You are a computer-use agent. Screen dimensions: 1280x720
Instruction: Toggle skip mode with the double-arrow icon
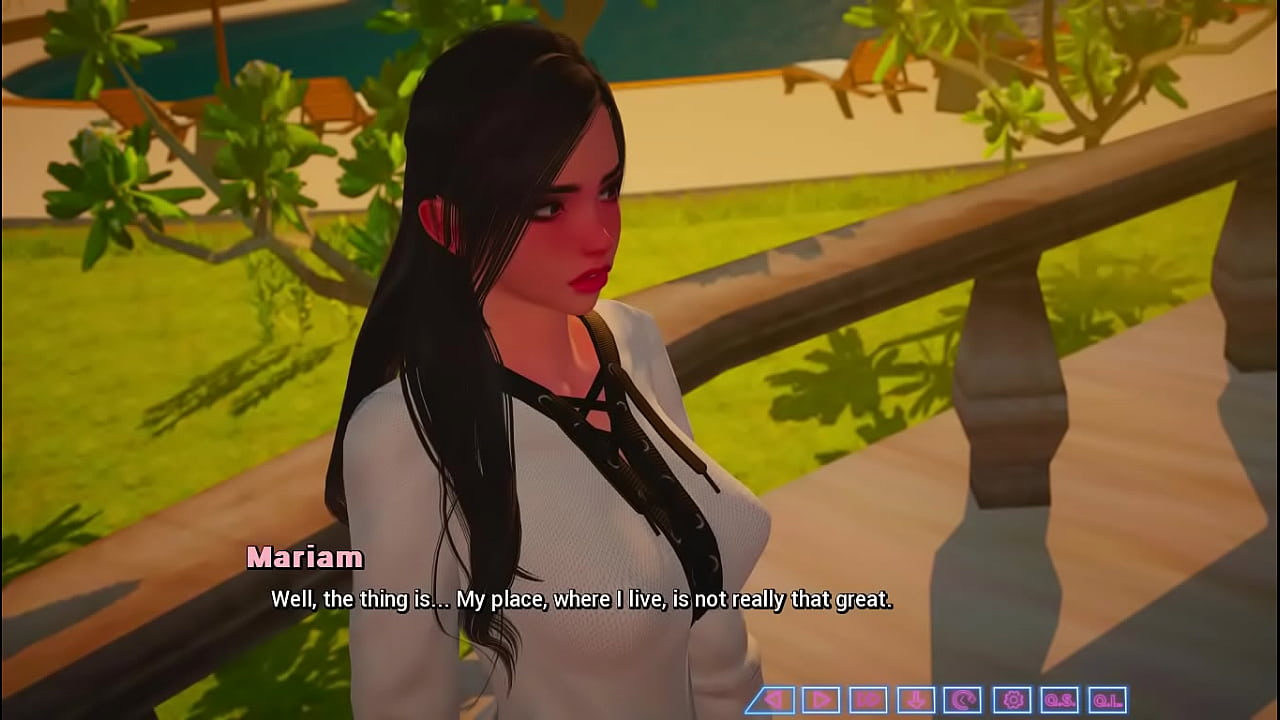click(869, 698)
